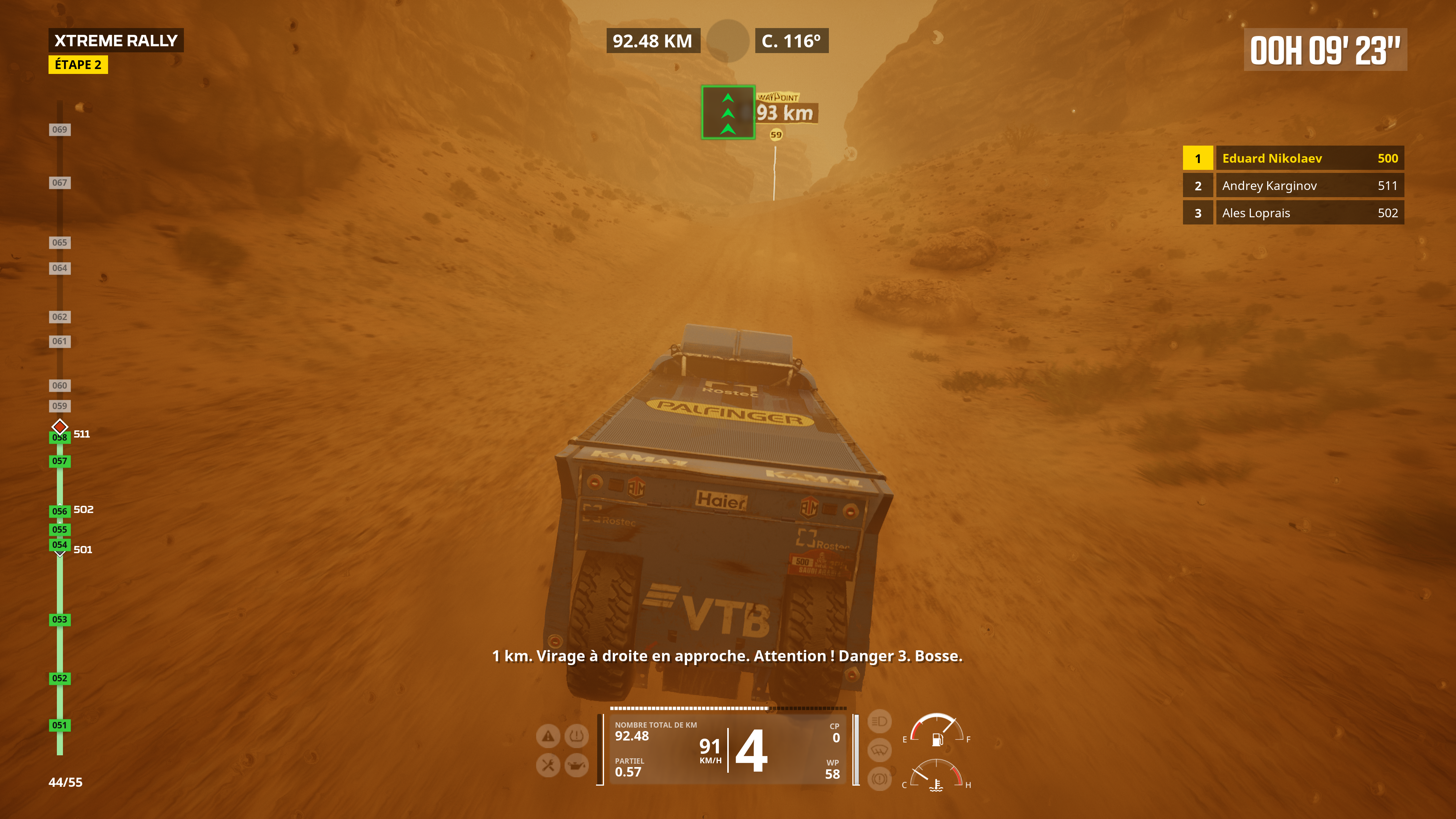This screenshot has width=1456, height=819.
Task: Click the hazard warning triangle icon
Action: pyautogui.click(x=548, y=736)
